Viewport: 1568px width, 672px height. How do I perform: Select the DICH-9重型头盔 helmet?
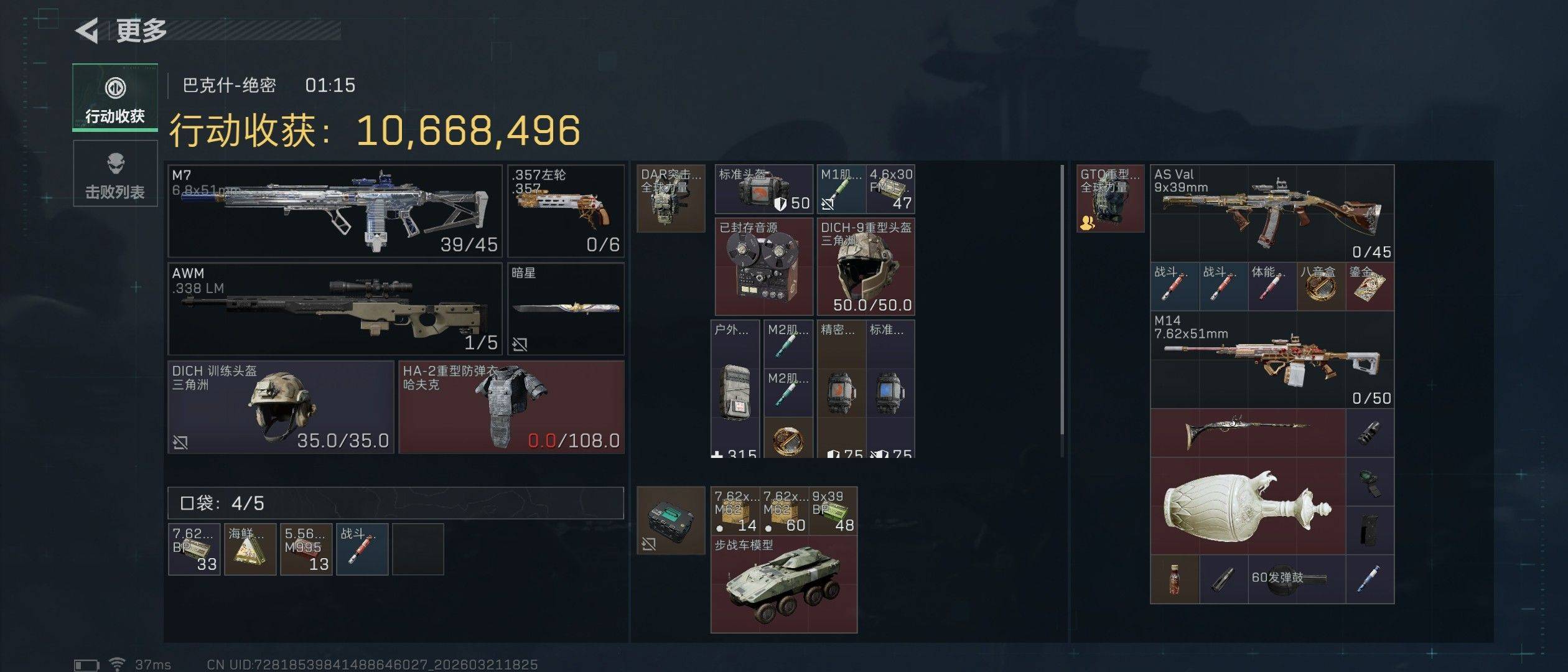click(x=866, y=266)
